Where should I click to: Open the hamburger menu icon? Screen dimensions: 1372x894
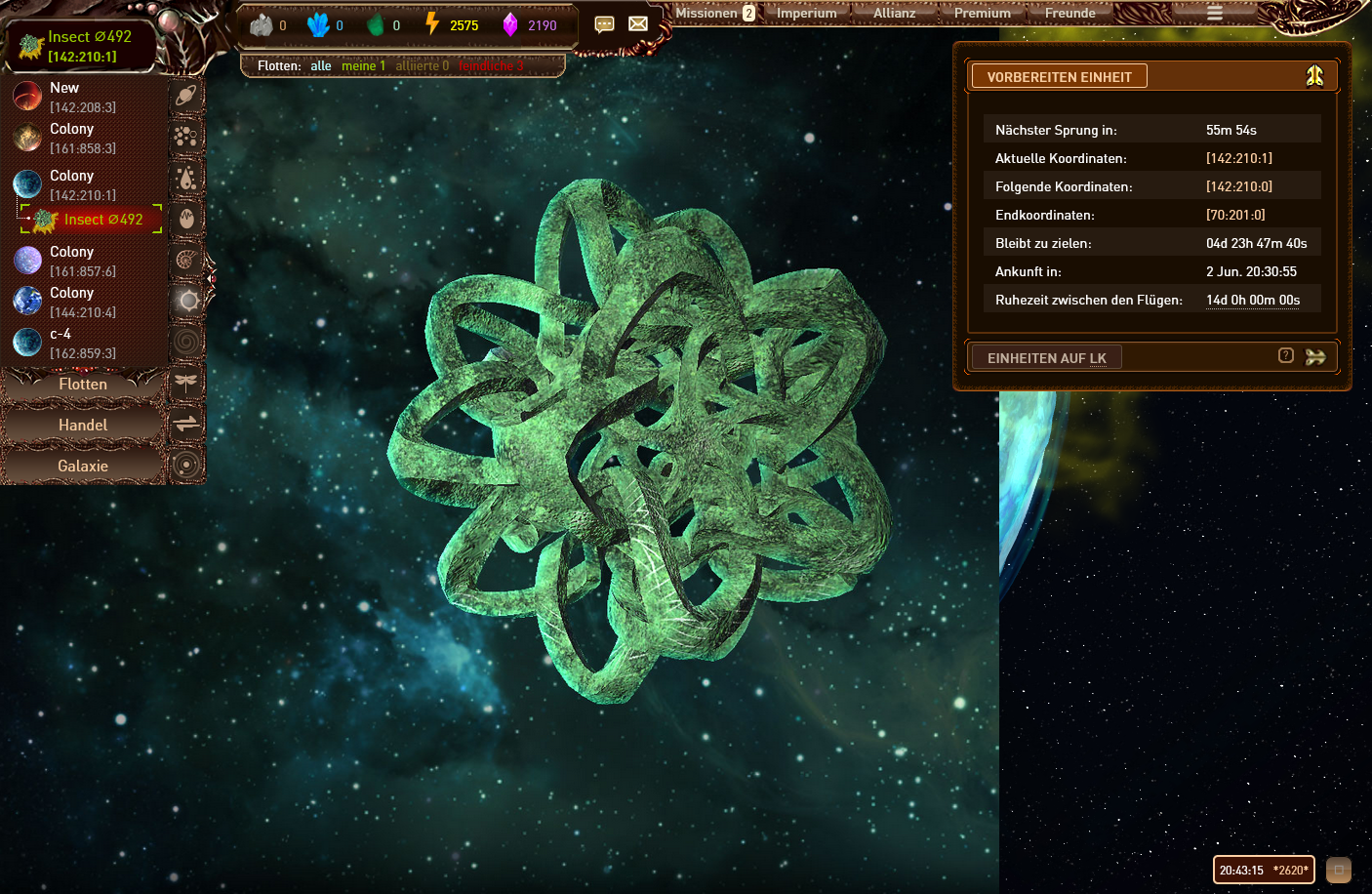[1215, 13]
